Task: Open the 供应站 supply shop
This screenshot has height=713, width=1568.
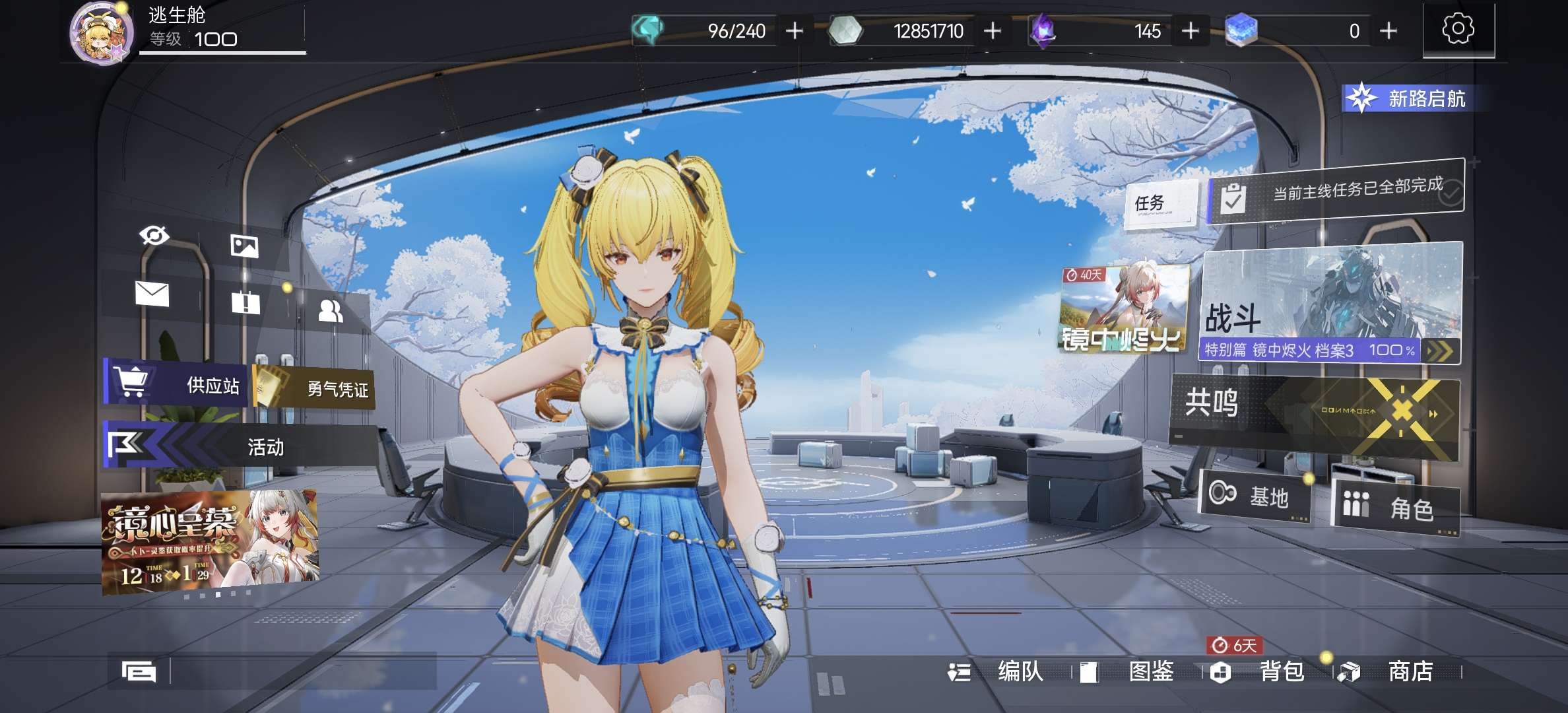Action: pos(177,384)
